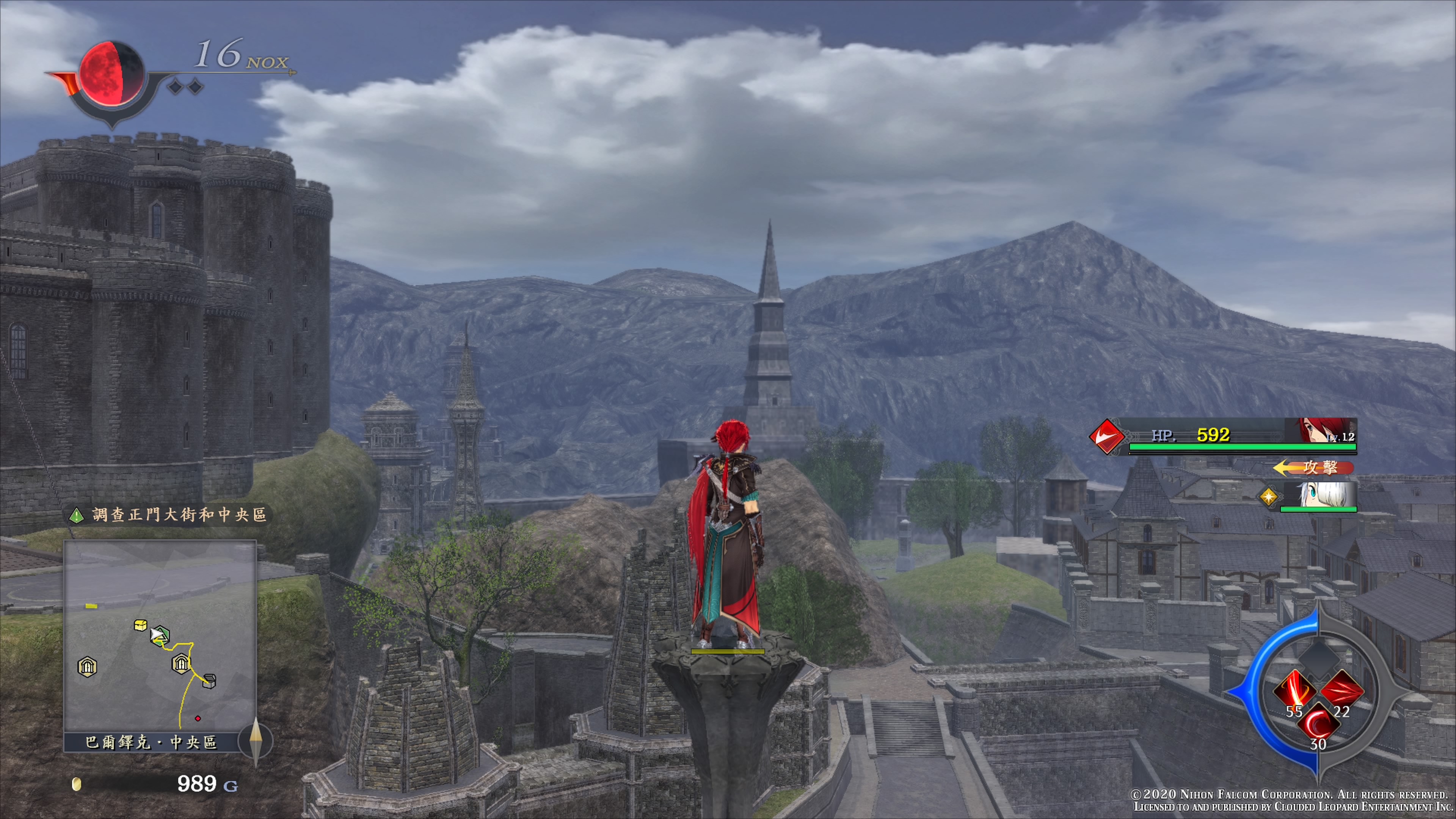Trigger the crescent spin skill costing 30
The image size is (1456, 819).
[x=1318, y=723]
